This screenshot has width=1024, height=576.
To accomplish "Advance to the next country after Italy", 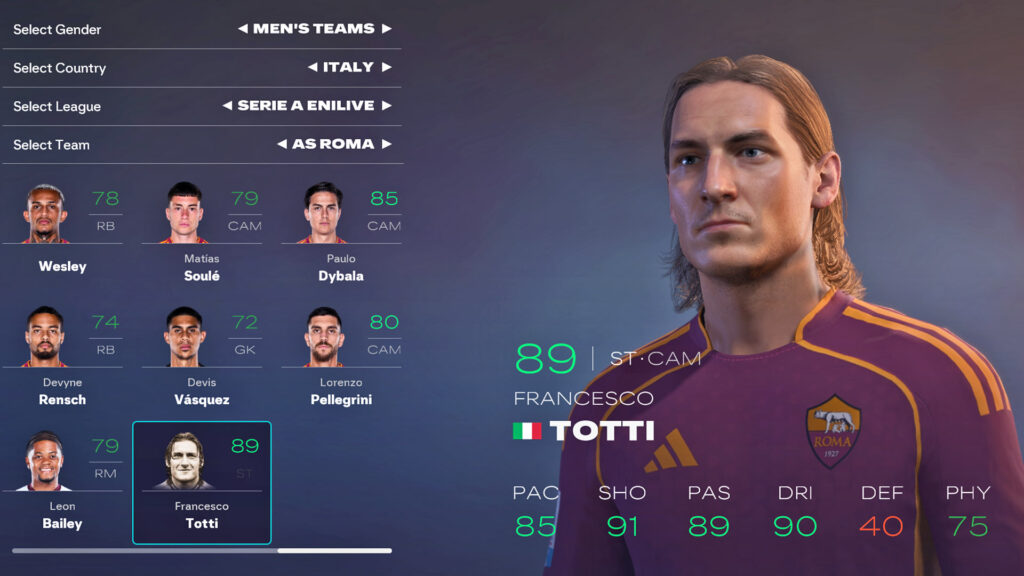I will [387, 67].
